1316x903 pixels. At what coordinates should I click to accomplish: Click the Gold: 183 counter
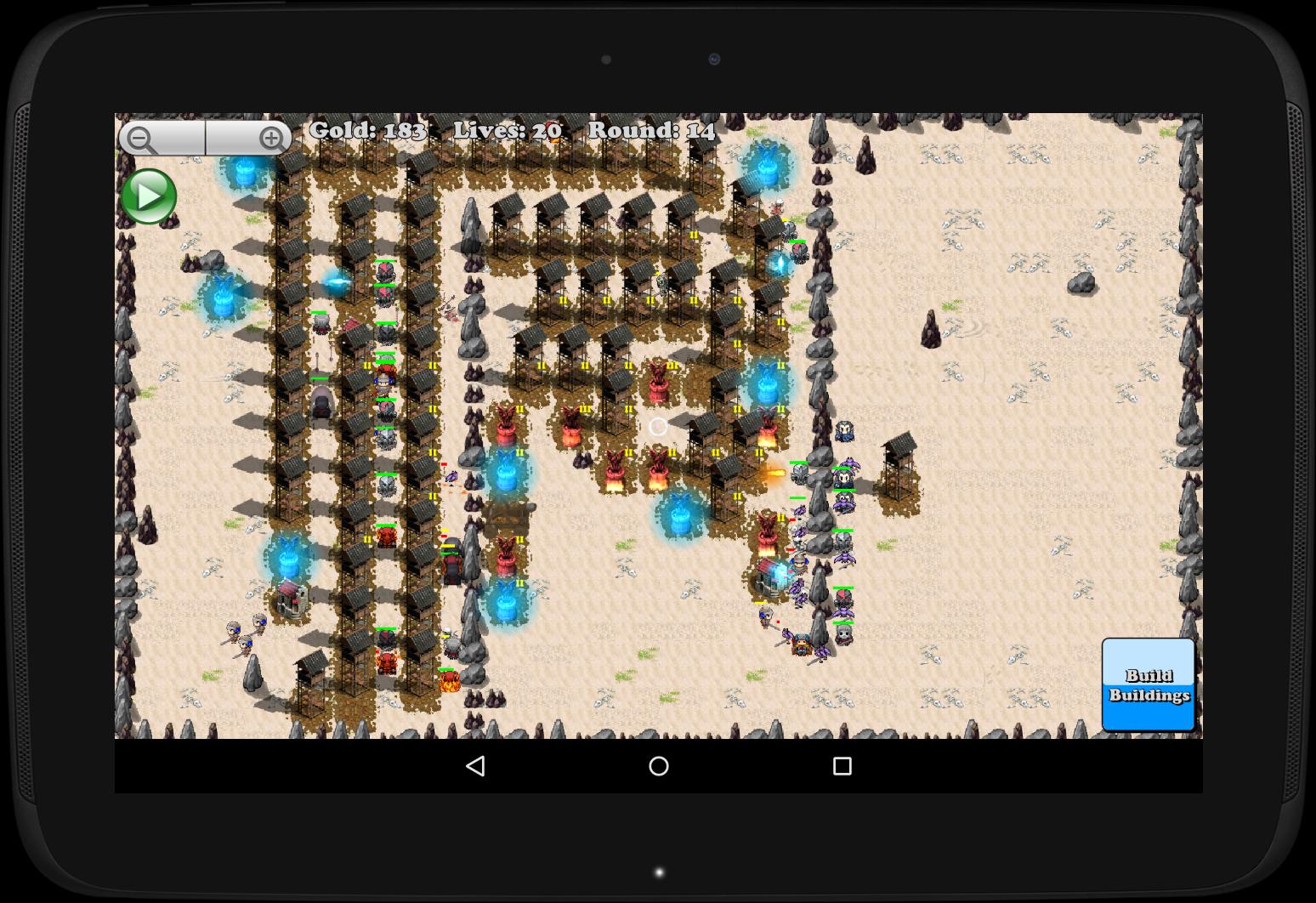point(366,130)
